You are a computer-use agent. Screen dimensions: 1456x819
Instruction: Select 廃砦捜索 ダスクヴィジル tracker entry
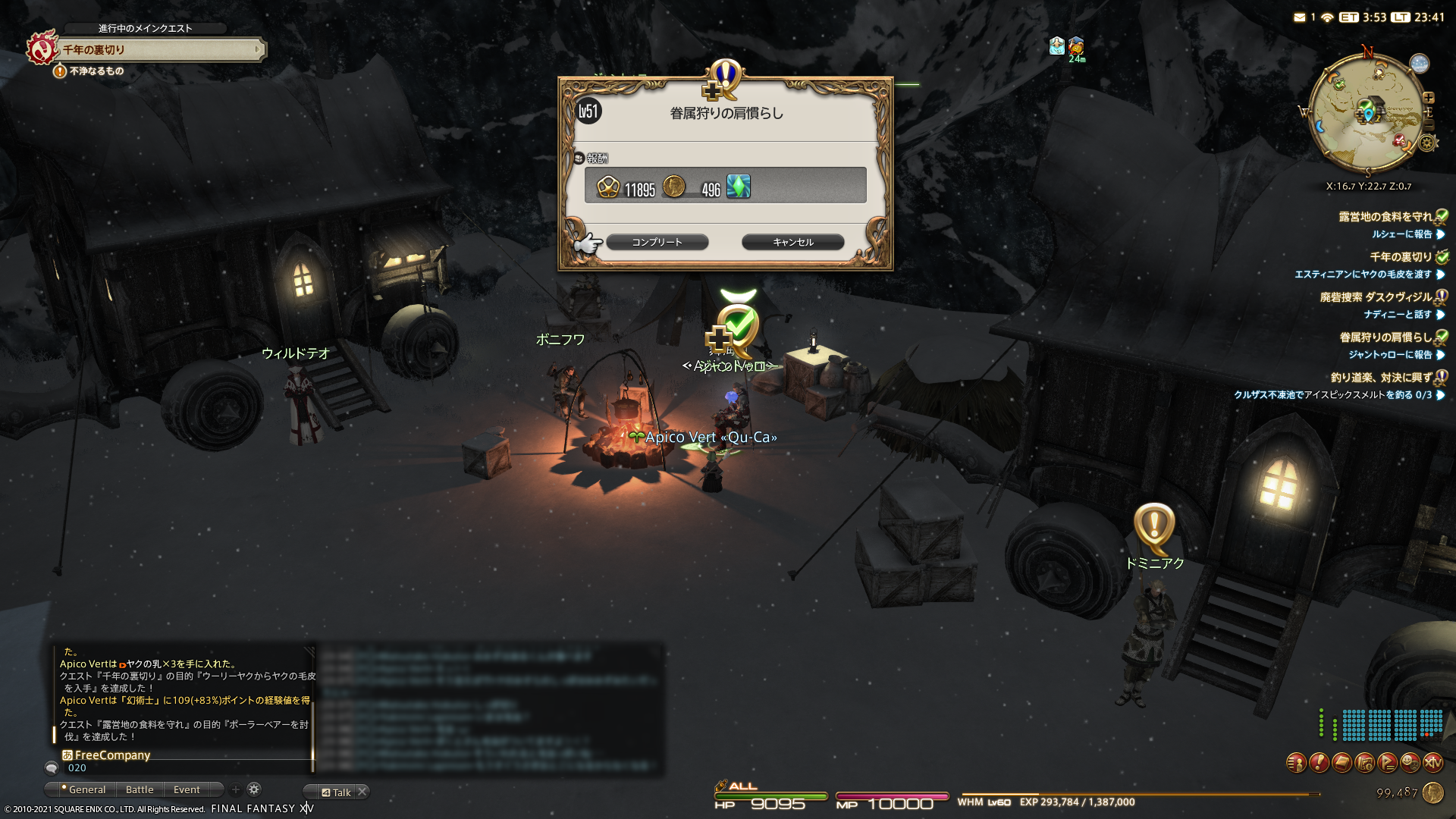pyautogui.click(x=1376, y=297)
